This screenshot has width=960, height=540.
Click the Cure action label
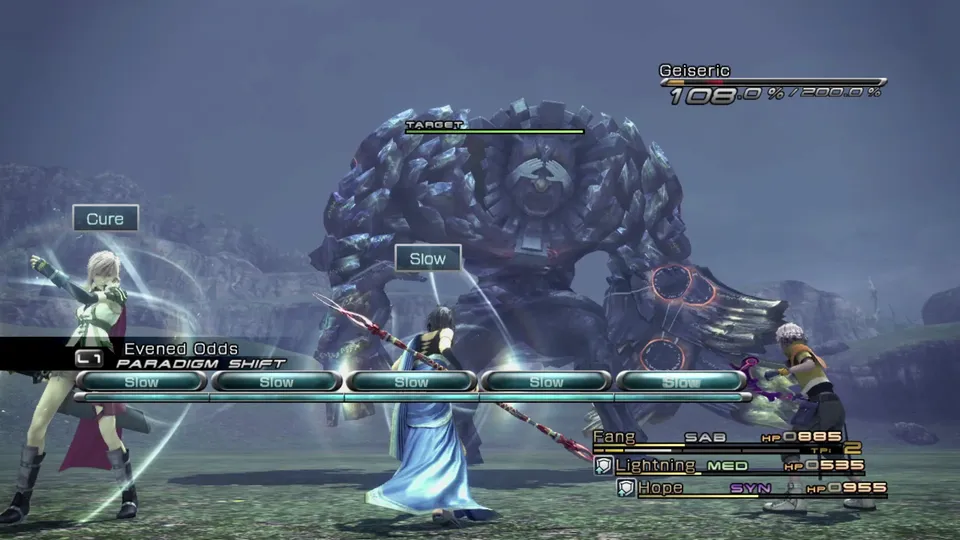105,219
